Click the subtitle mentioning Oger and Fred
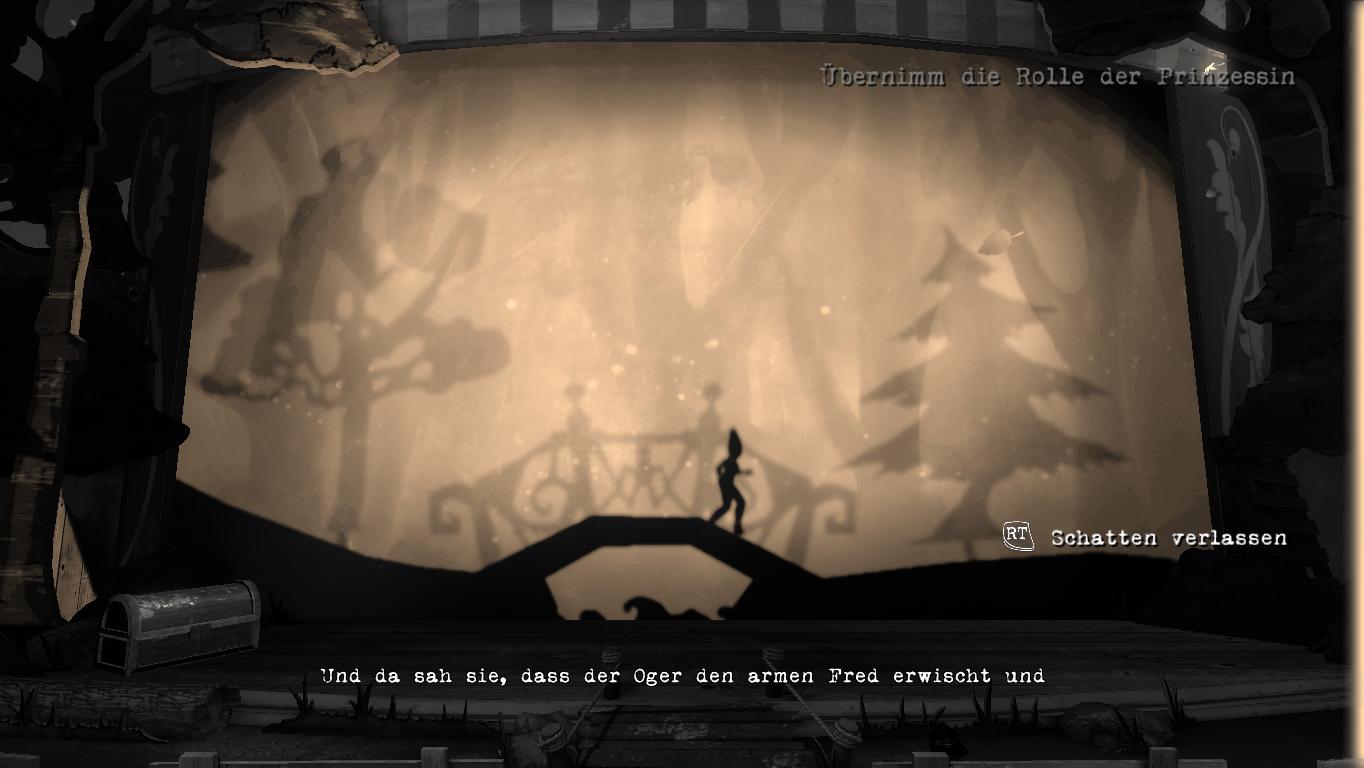This screenshot has height=768, width=1364. click(x=683, y=676)
